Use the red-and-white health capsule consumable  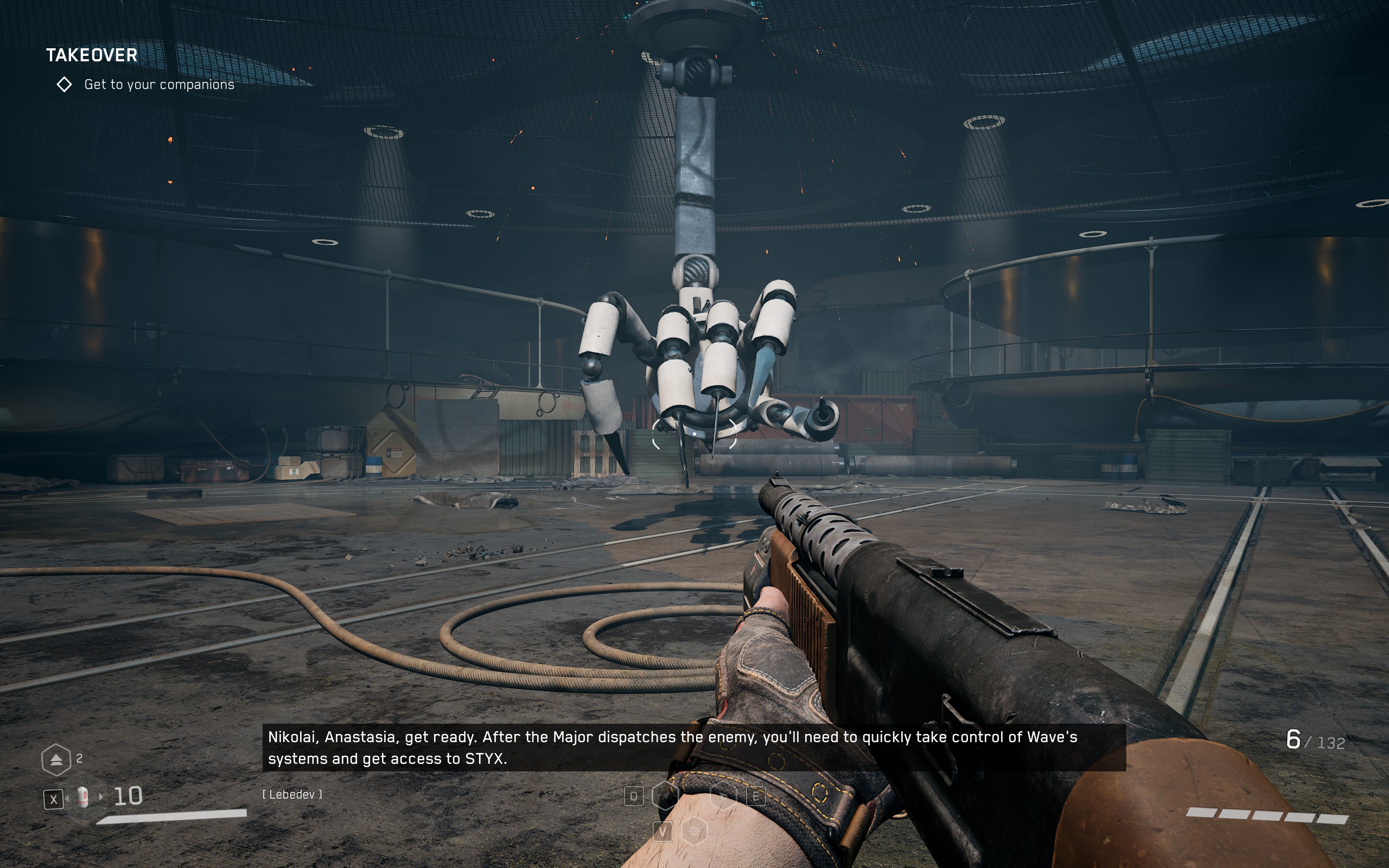(x=83, y=797)
